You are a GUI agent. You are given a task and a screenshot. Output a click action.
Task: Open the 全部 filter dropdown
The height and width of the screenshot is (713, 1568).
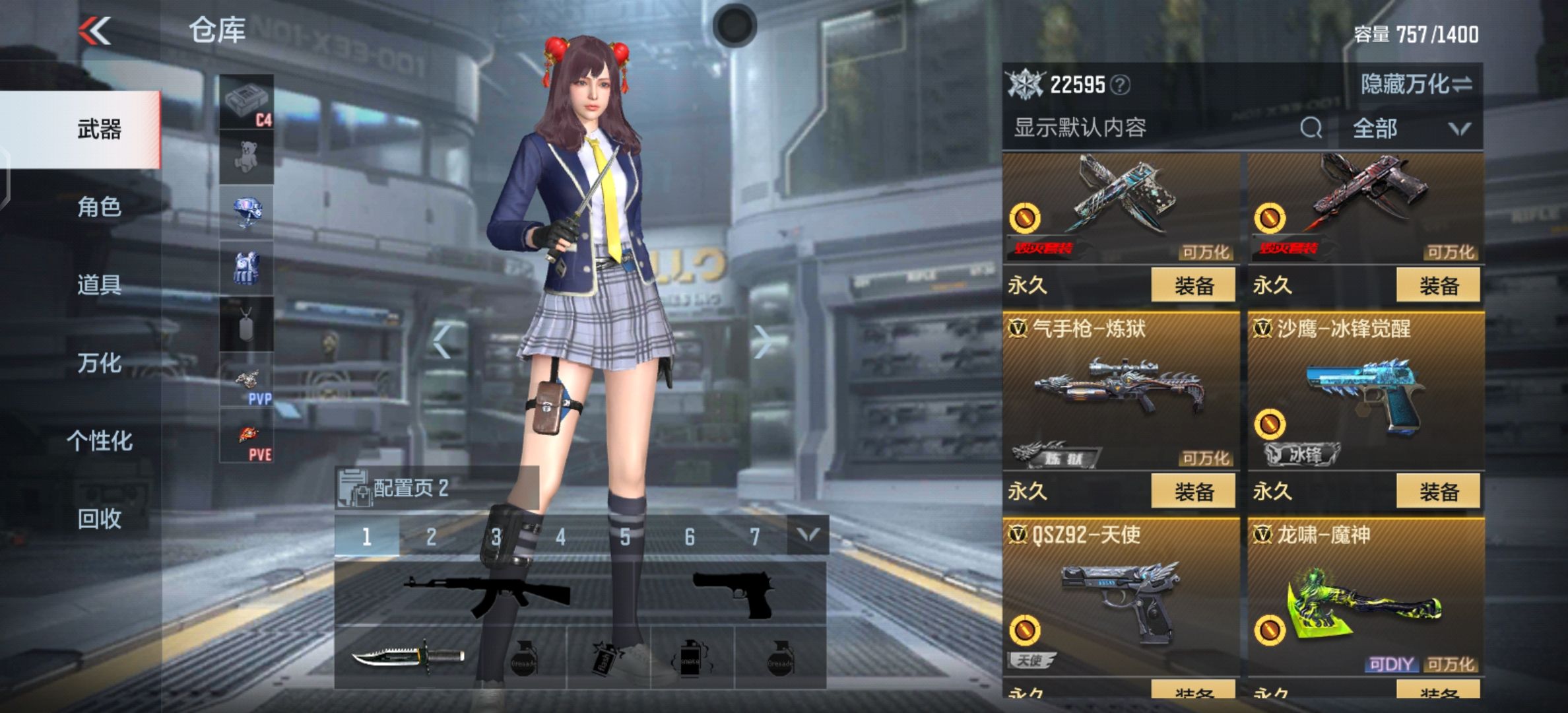[1410, 128]
